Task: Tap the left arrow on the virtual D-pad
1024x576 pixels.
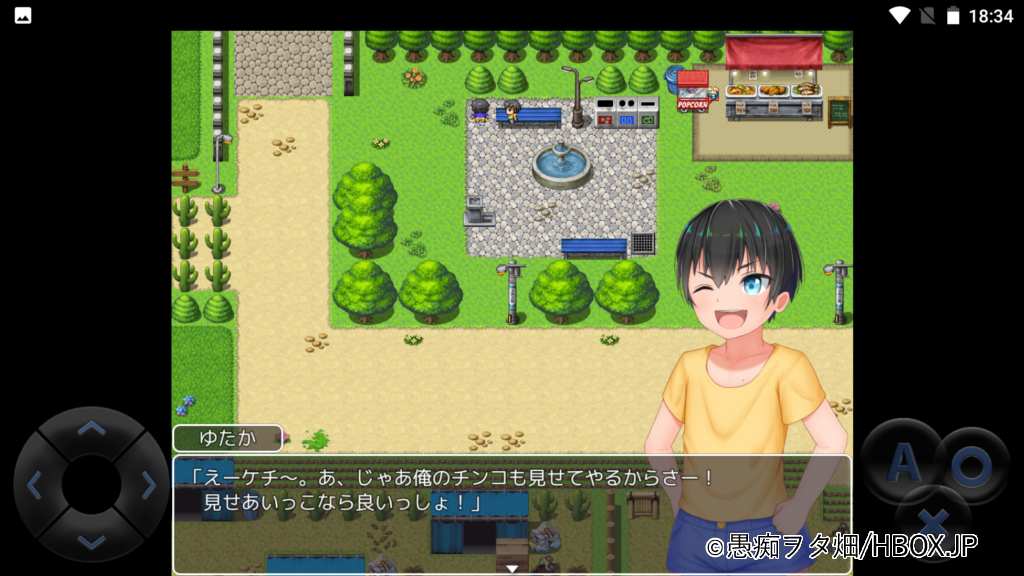Action: pyautogui.click(x=35, y=486)
